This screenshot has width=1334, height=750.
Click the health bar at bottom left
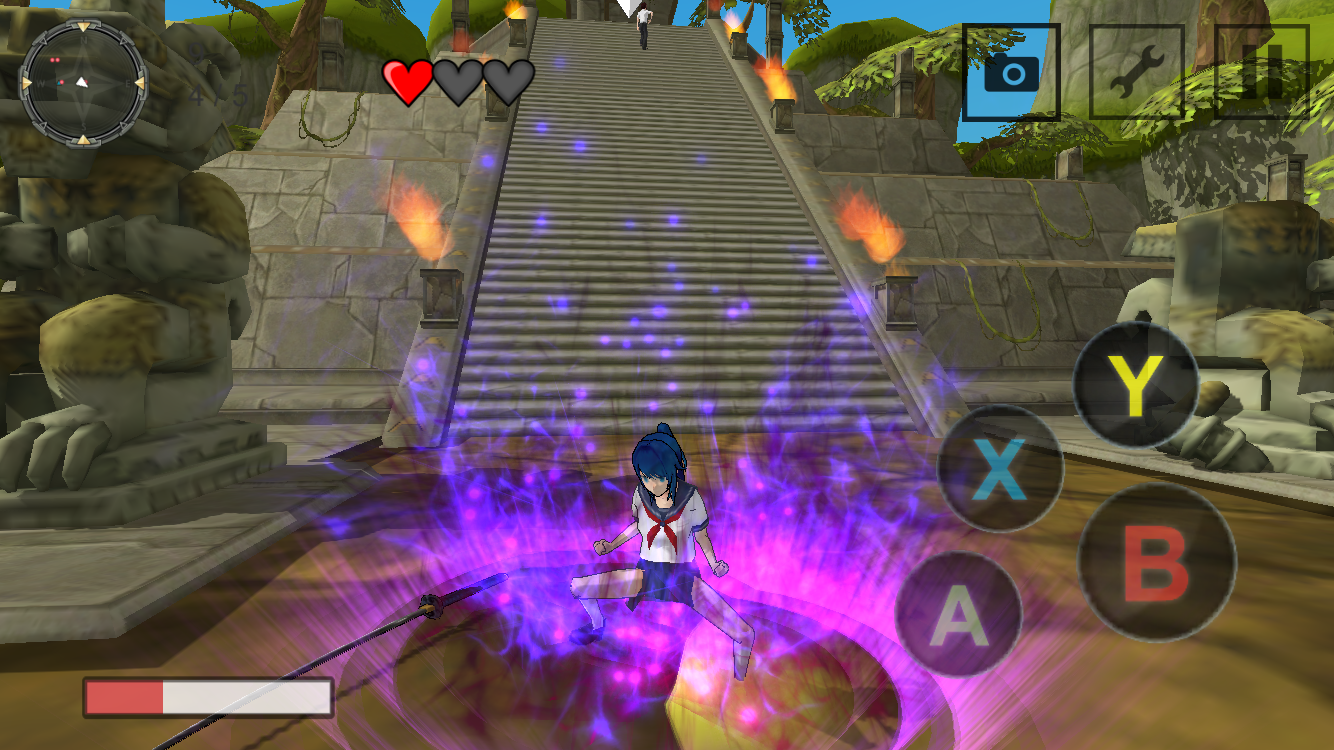208,695
